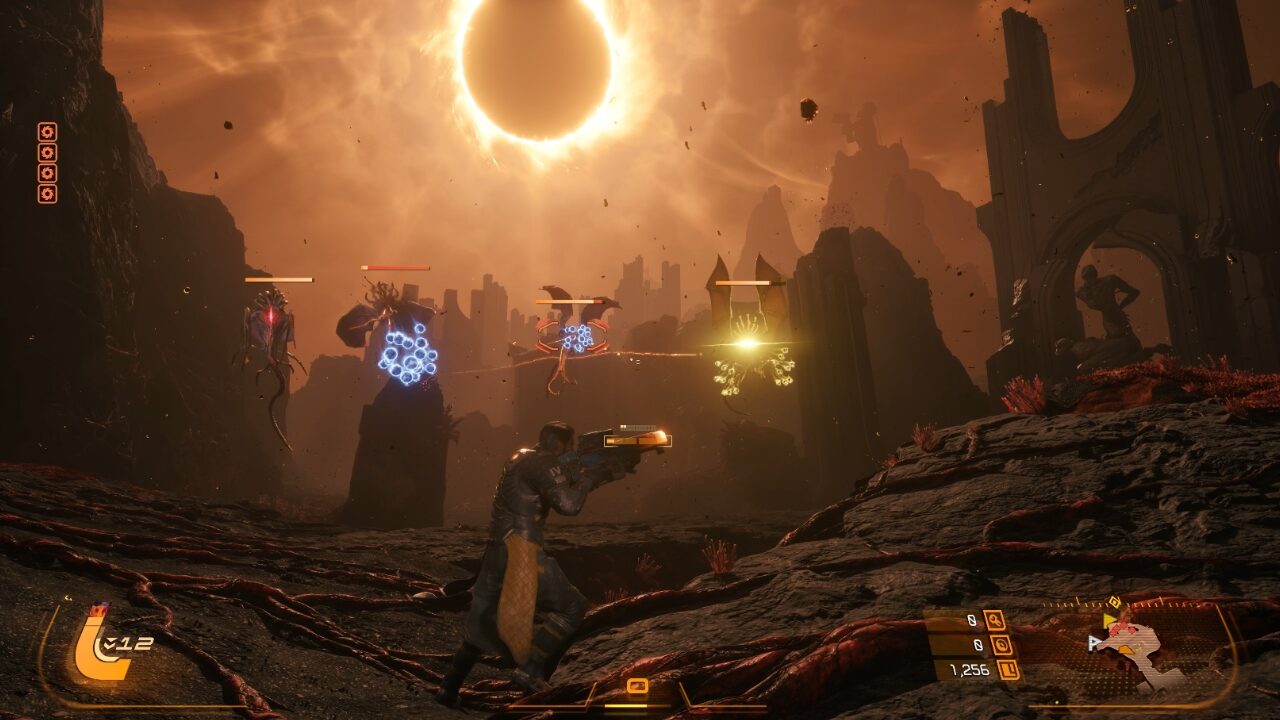The height and width of the screenshot is (720, 1280).
Task: Select the consumable slot at bottom center
Action: click(637, 686)
